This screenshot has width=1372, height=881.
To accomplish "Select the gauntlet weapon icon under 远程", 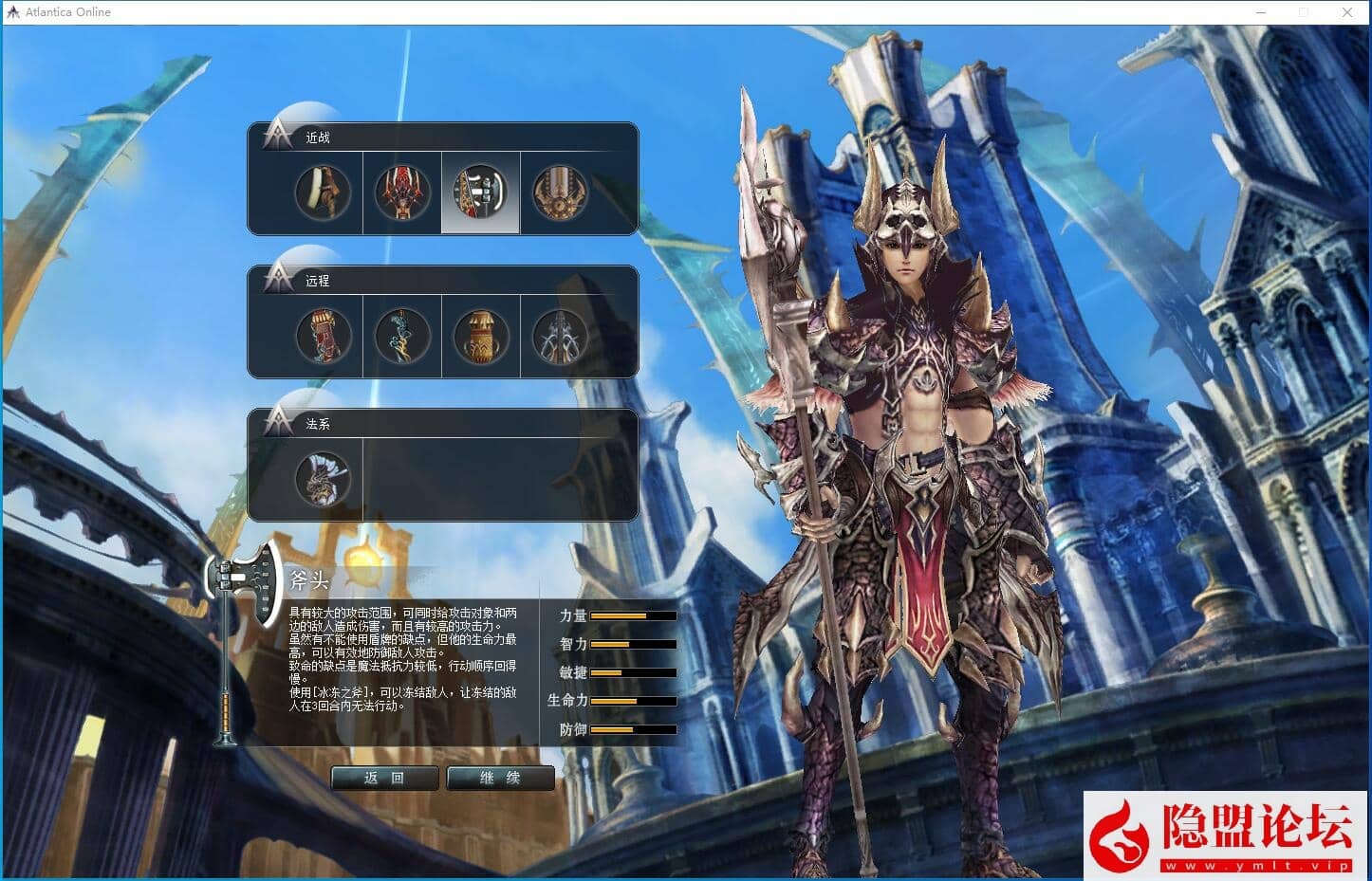I will pos(322,337).
